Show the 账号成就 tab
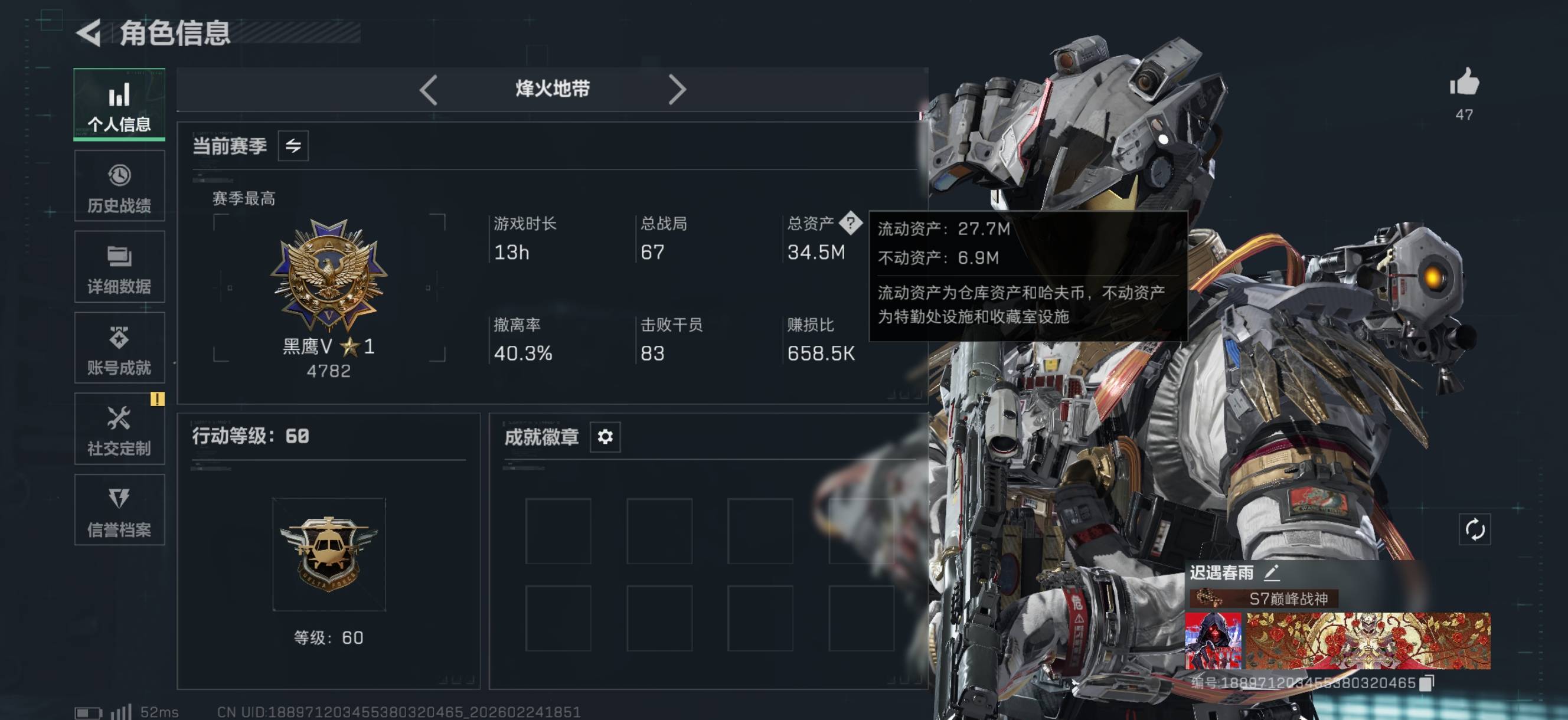1568x720 pixels. [x=119, y=348]
